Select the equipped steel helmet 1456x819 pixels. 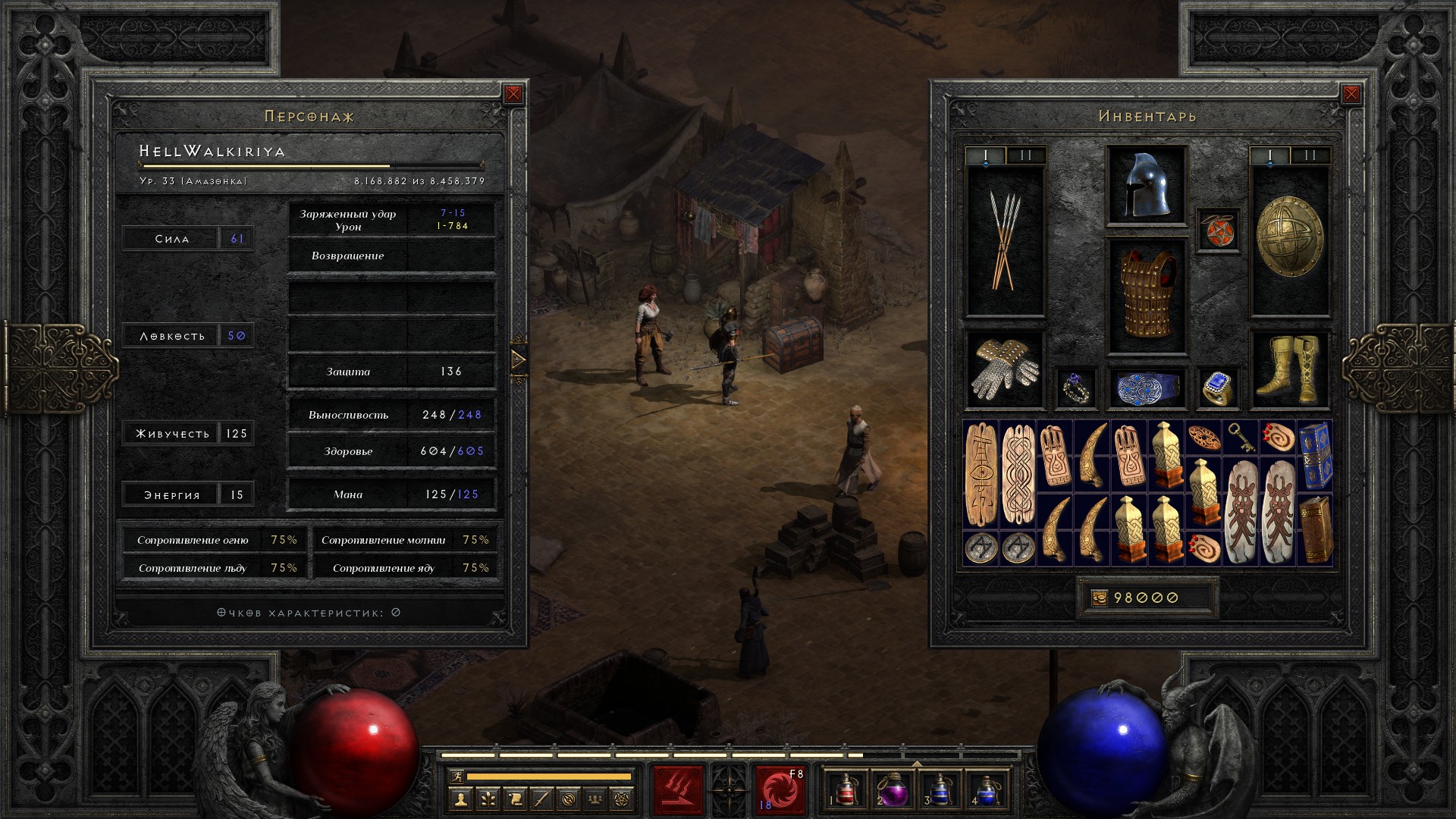pyautogui.click(x=1146, y=185)
